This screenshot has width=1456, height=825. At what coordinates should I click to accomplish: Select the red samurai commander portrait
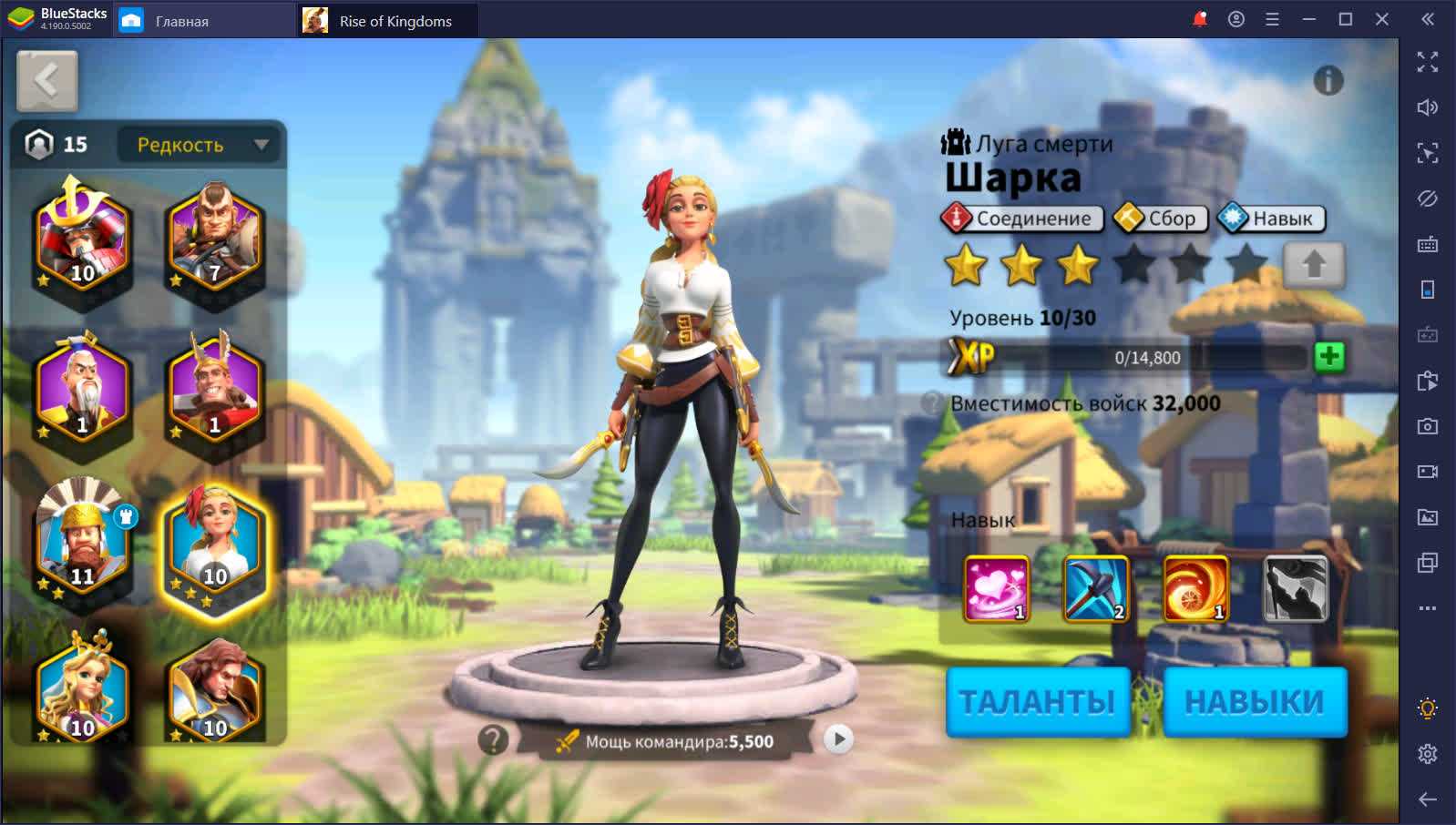[82, 239]
